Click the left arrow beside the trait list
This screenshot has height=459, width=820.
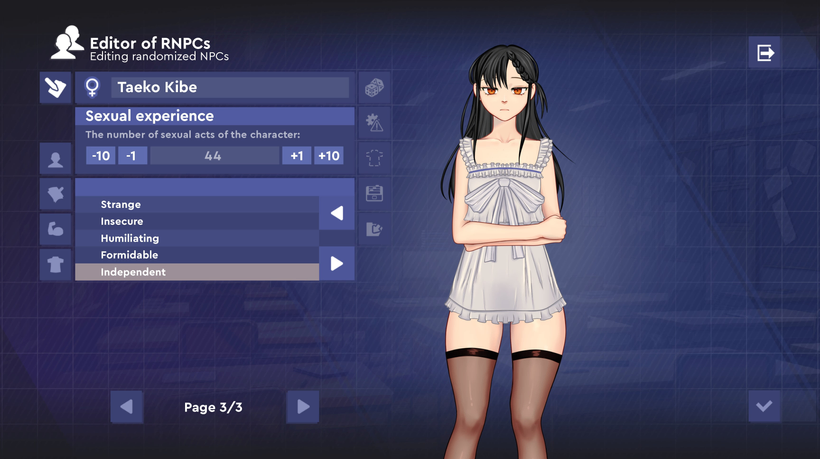click(x=337, y=213)
